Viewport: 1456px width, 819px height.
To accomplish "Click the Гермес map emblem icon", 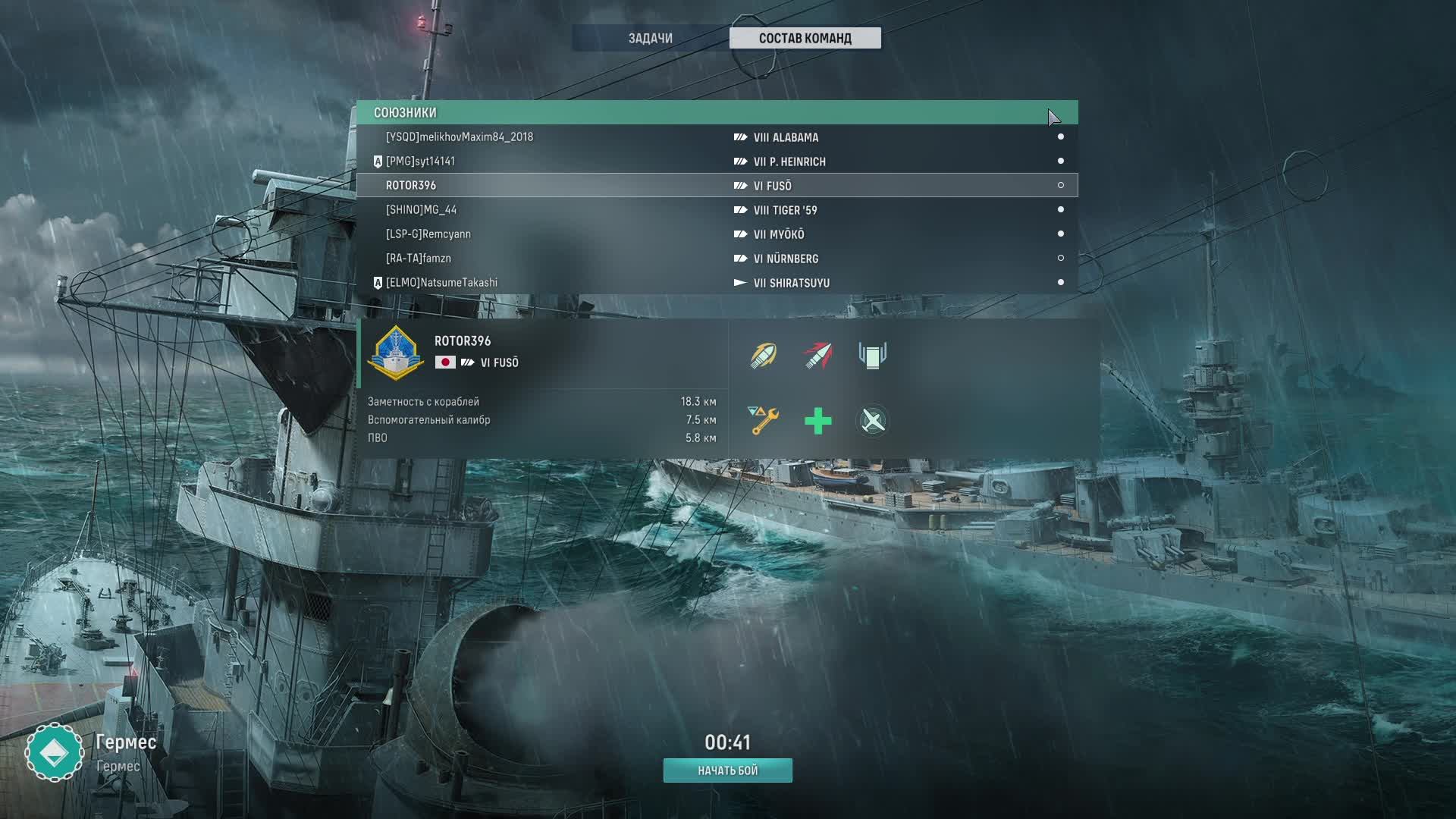I will (54, 752).
